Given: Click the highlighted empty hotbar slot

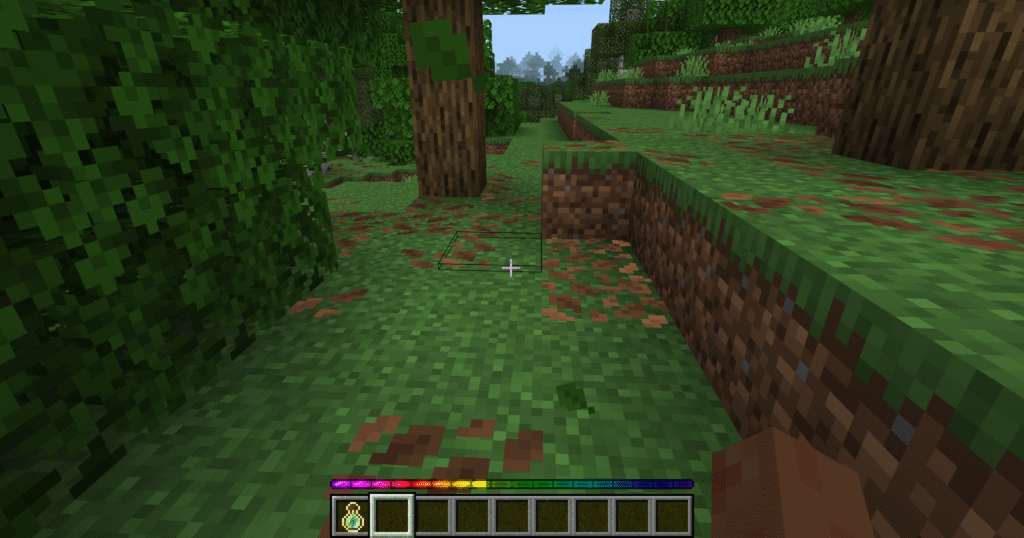Looking at the screenshot, I should (x=392, y=516).
